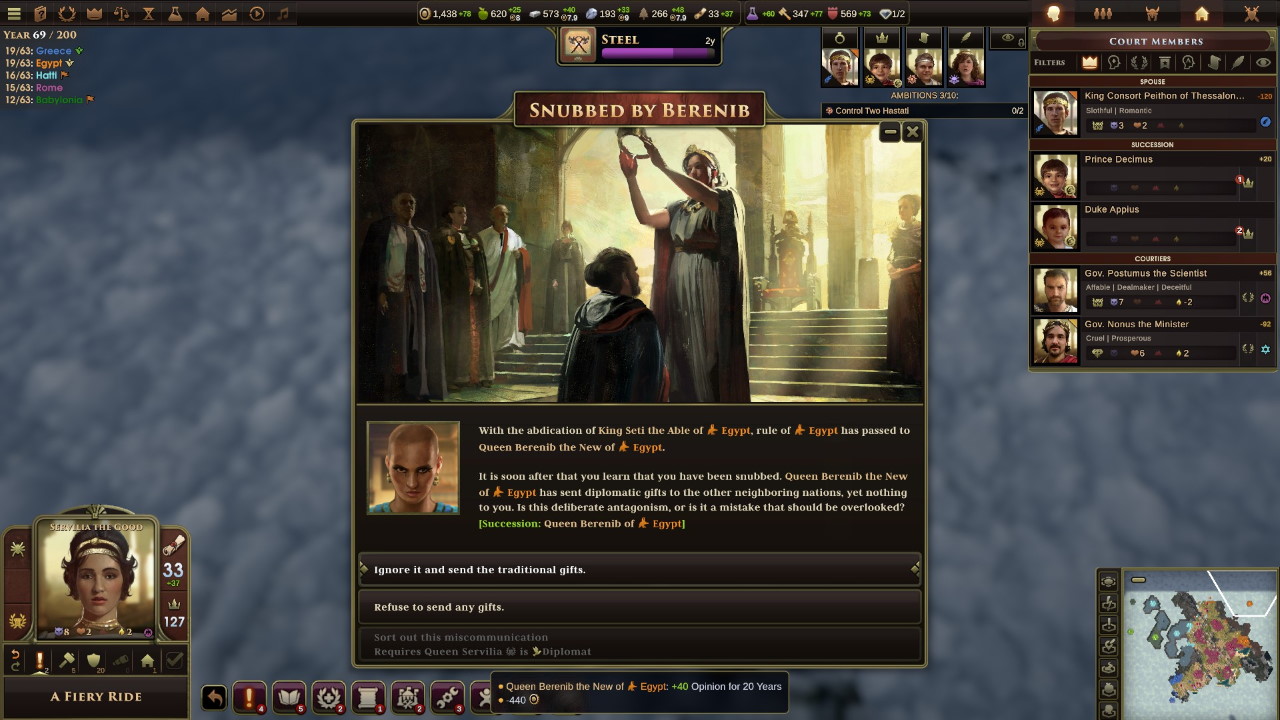Switch to the crossed swords tab
This screenshot has height=720, width=1280.
point(1251,14)
